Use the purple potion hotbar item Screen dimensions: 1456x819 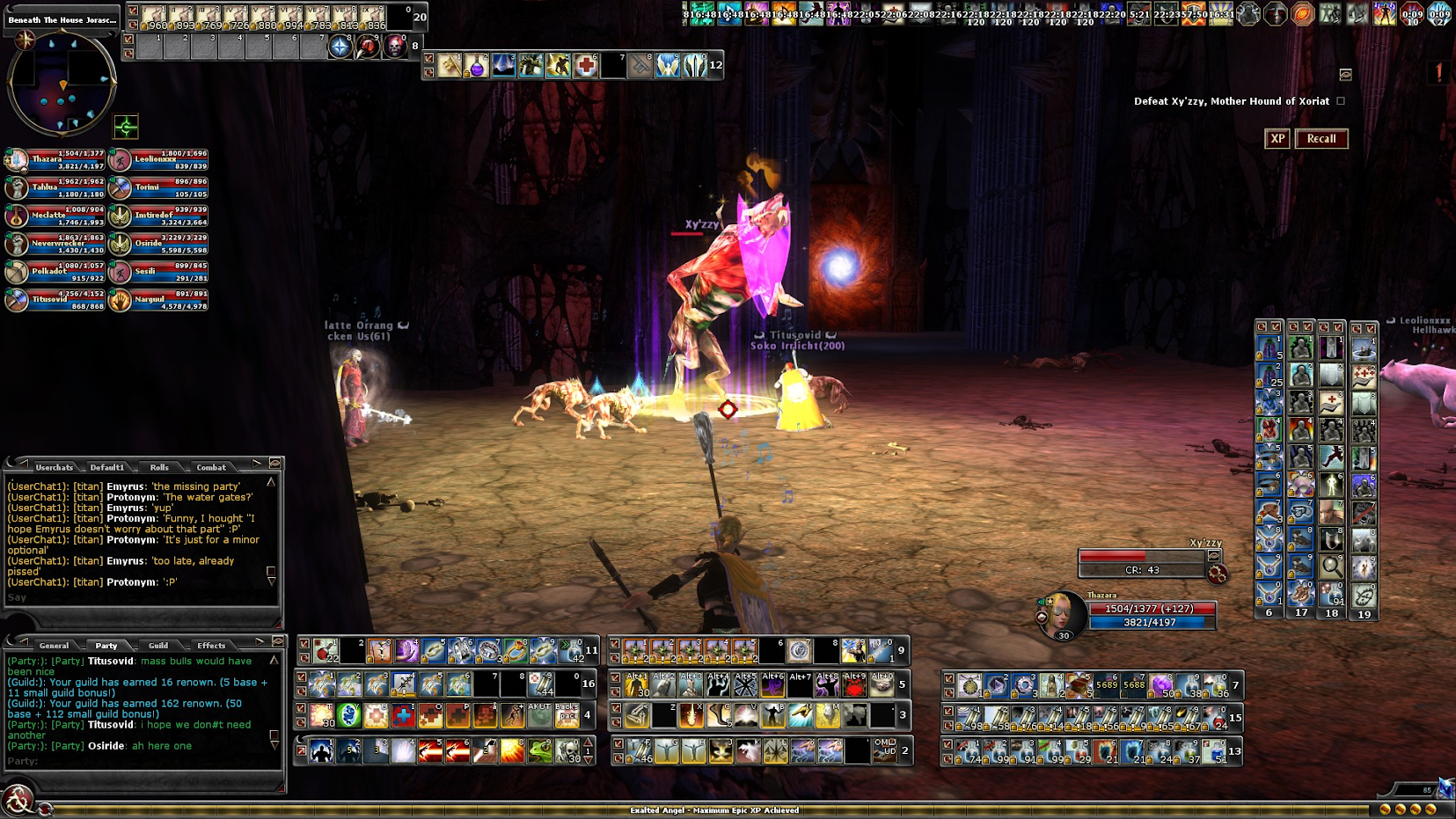(x=477, y=65)
